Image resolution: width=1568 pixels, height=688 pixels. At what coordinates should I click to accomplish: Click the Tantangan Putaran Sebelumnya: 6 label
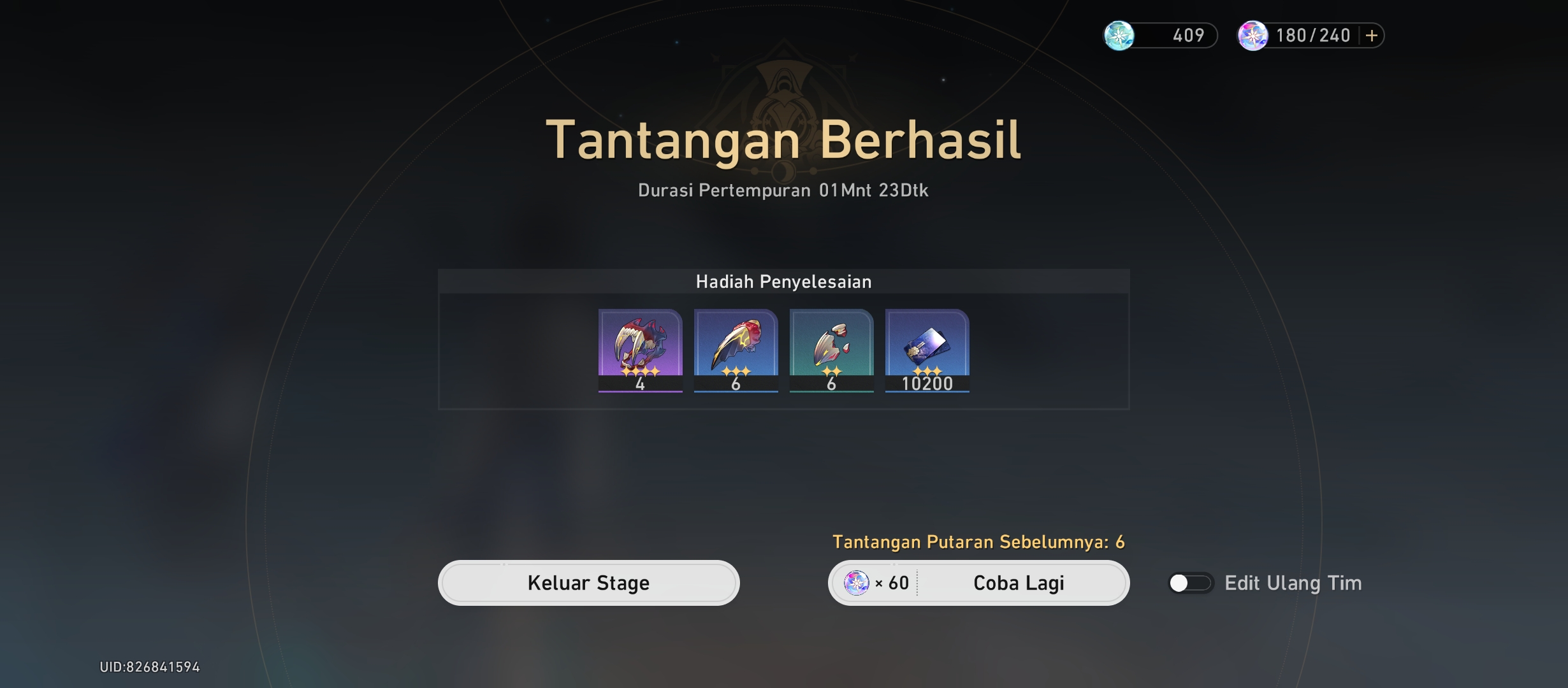point(980,542)
